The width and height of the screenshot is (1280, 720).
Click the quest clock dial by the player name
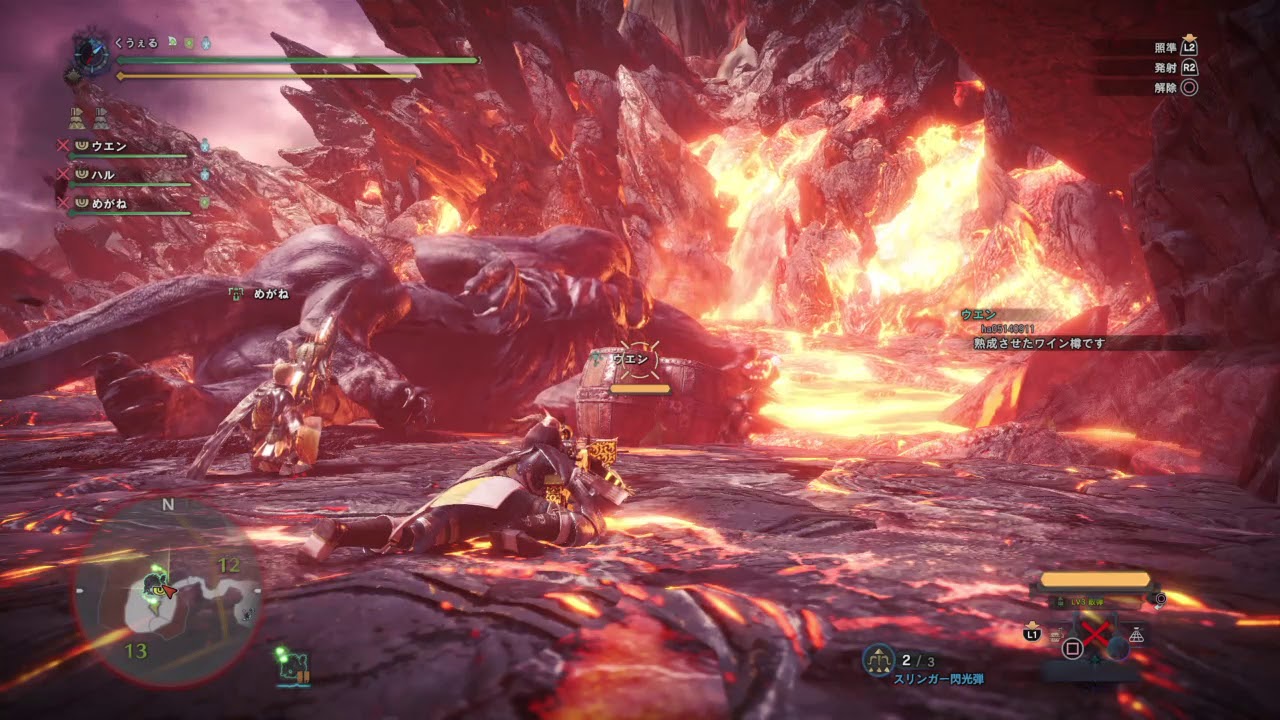[91, 55]
